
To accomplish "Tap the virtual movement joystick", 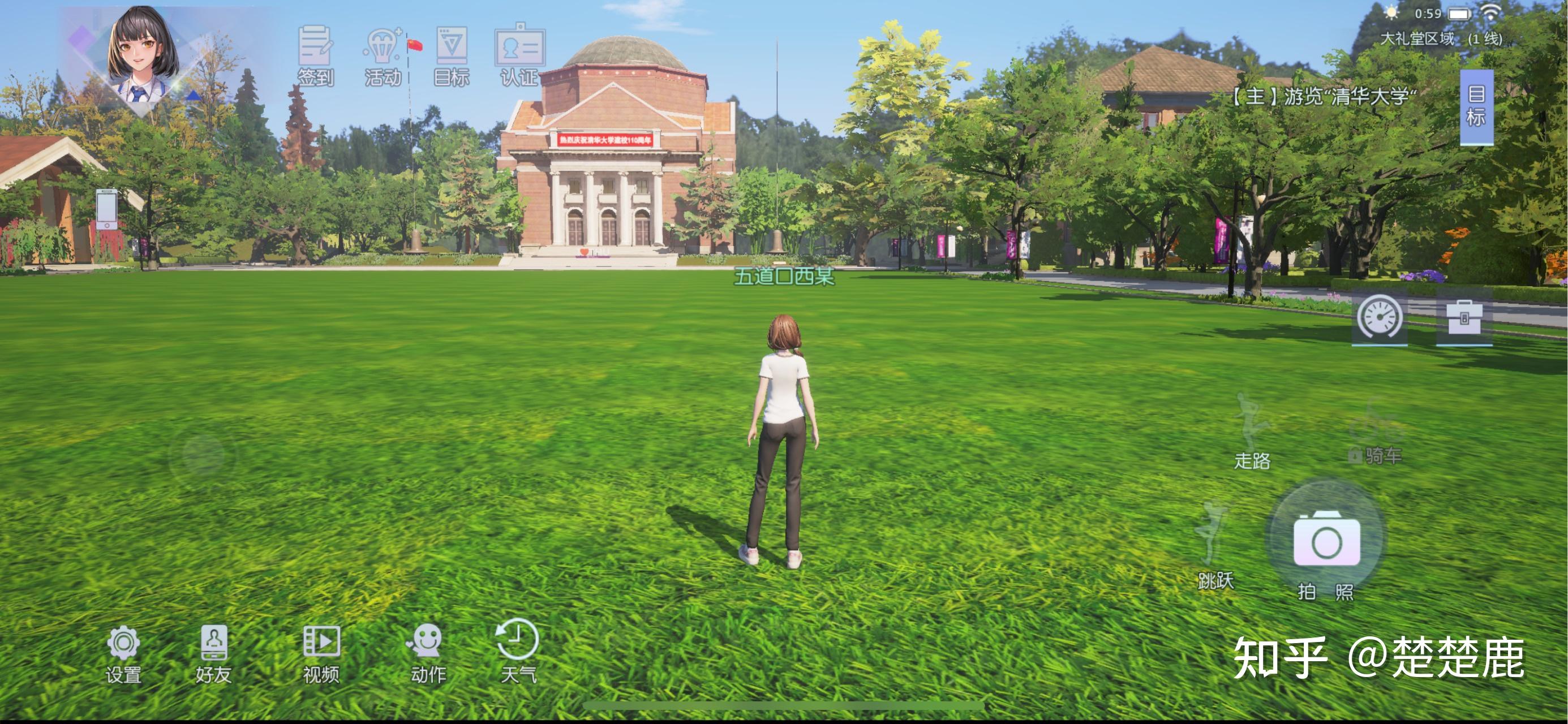I will [203, 454].
